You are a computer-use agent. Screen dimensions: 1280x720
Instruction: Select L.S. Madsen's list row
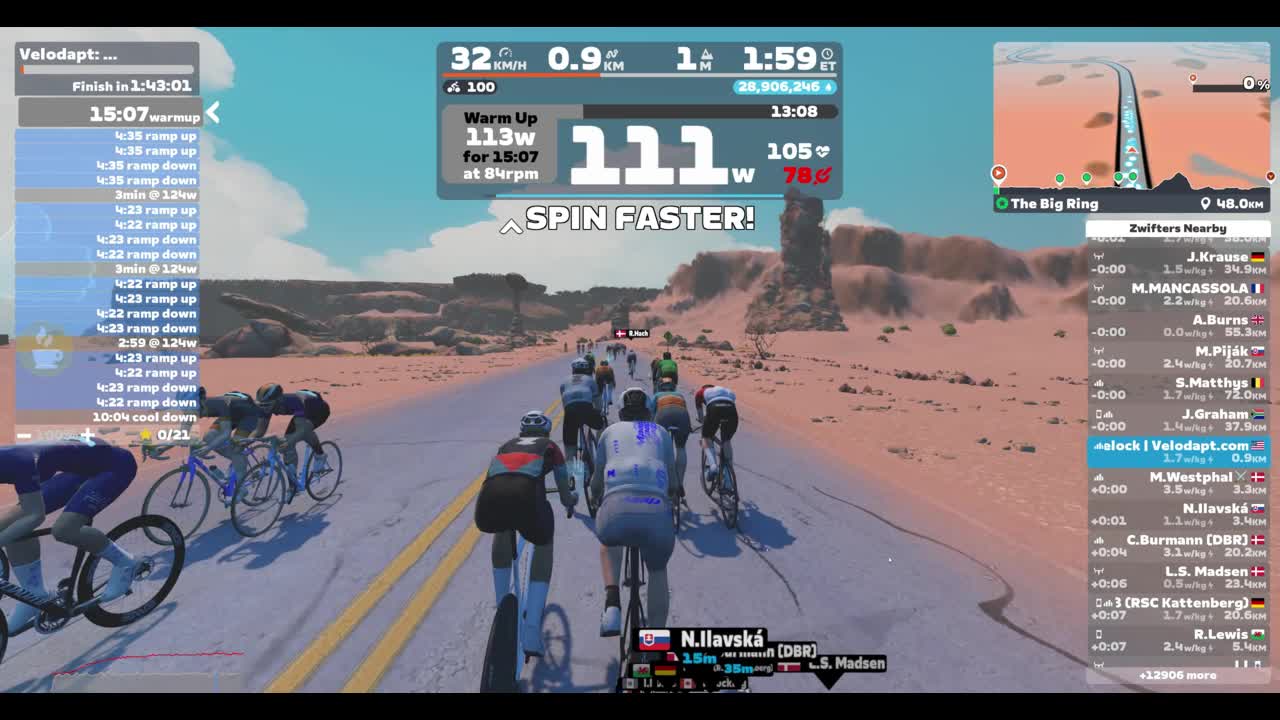coord(1177,577)
